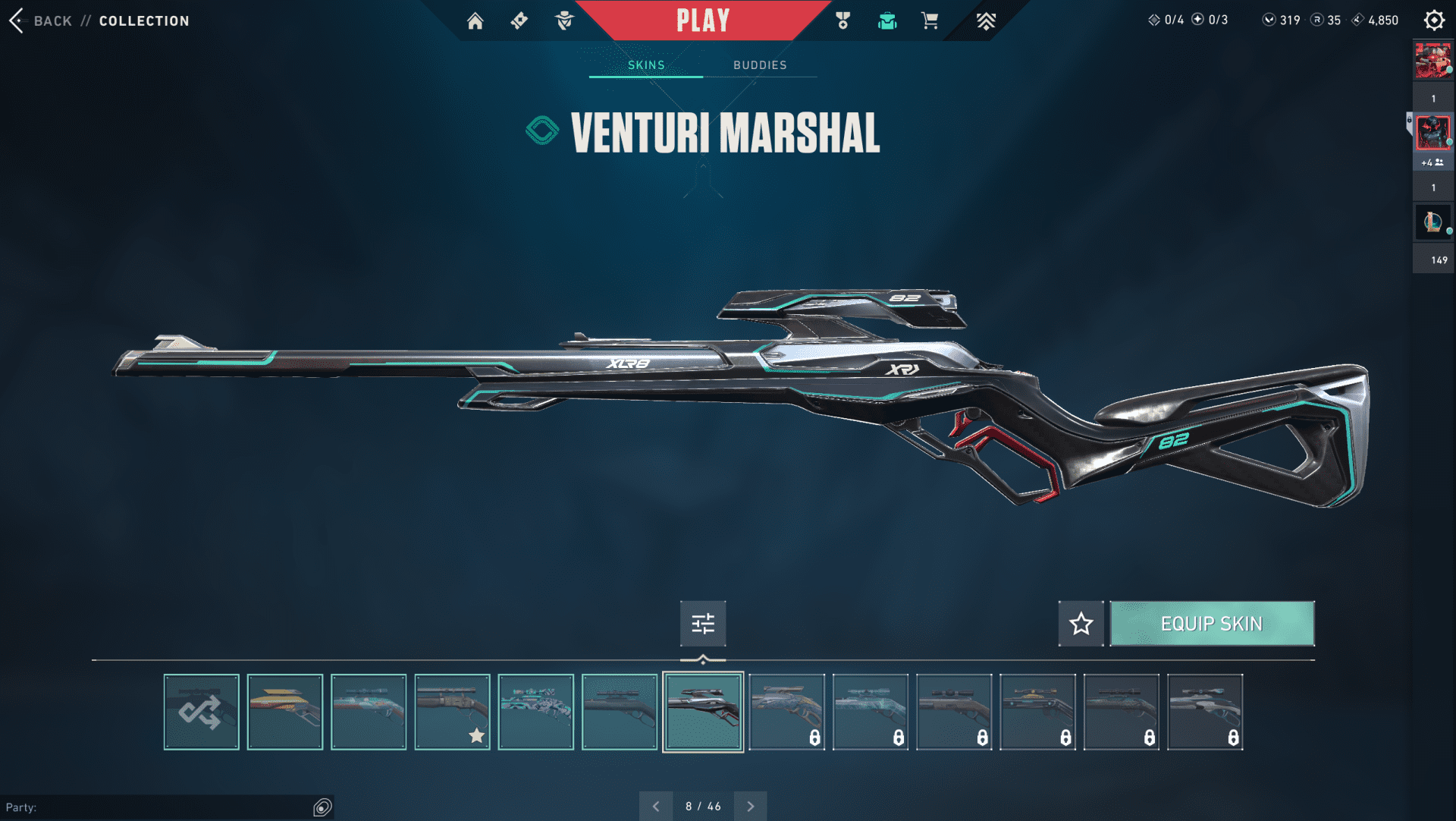The height and width of the screenshot is (821, 1456).
Task: Open the home screen icon
Action: [x=475, y=20]
